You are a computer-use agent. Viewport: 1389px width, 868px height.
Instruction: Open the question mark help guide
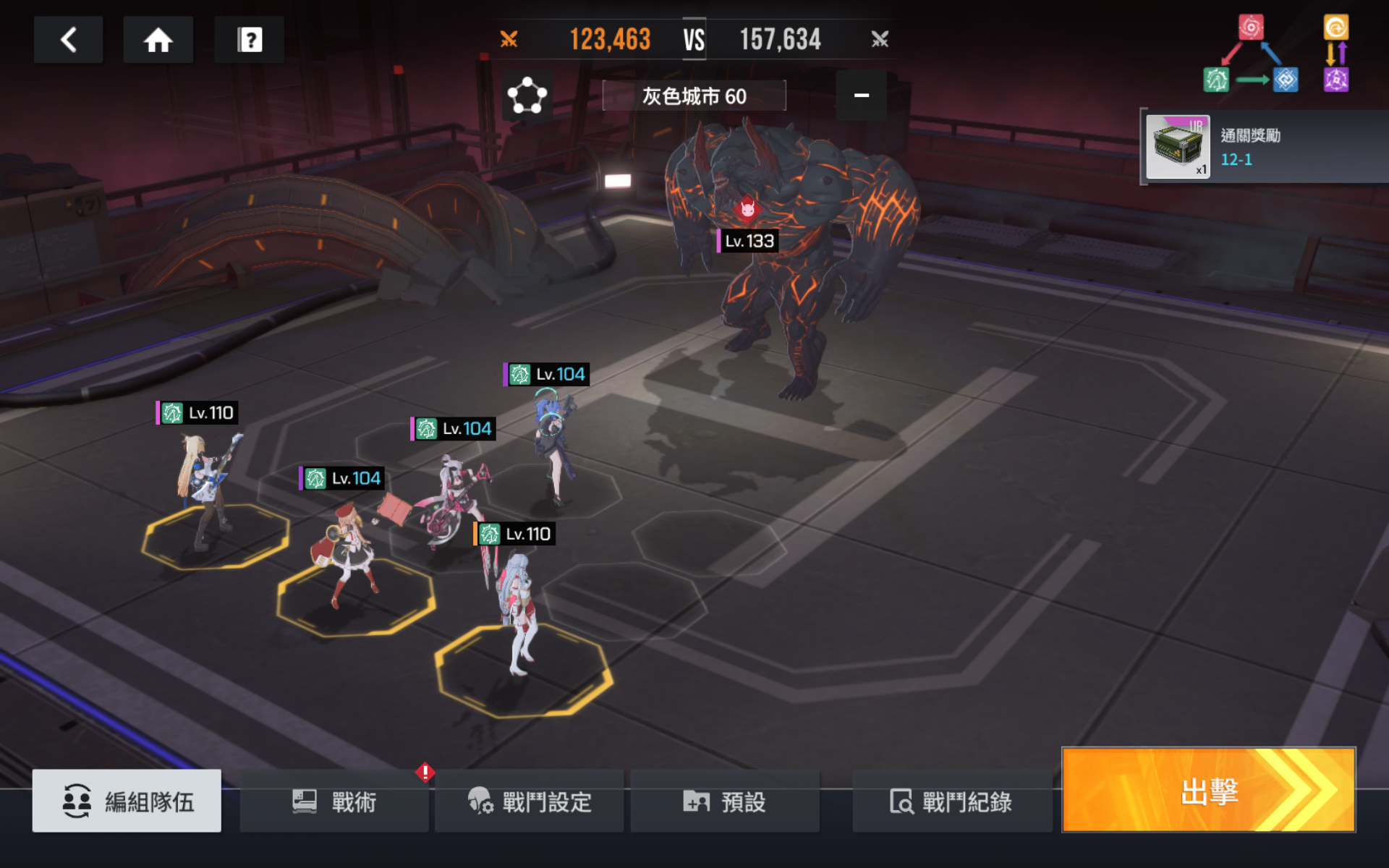(x=249, y=40)
